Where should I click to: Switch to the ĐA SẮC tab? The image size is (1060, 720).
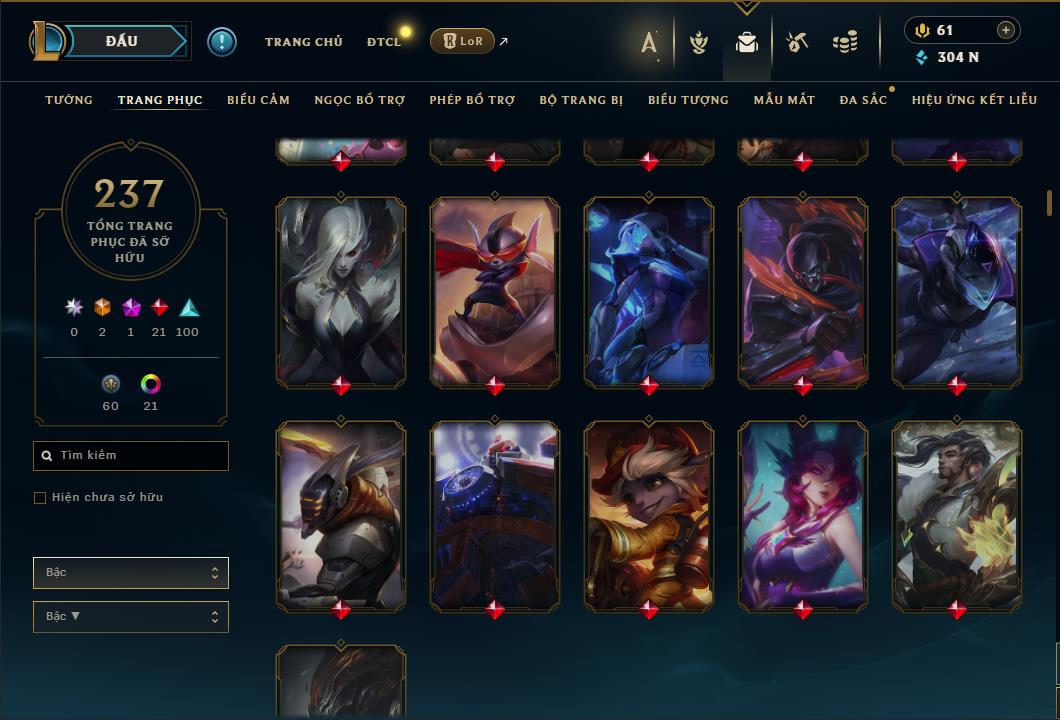(863, 100)
